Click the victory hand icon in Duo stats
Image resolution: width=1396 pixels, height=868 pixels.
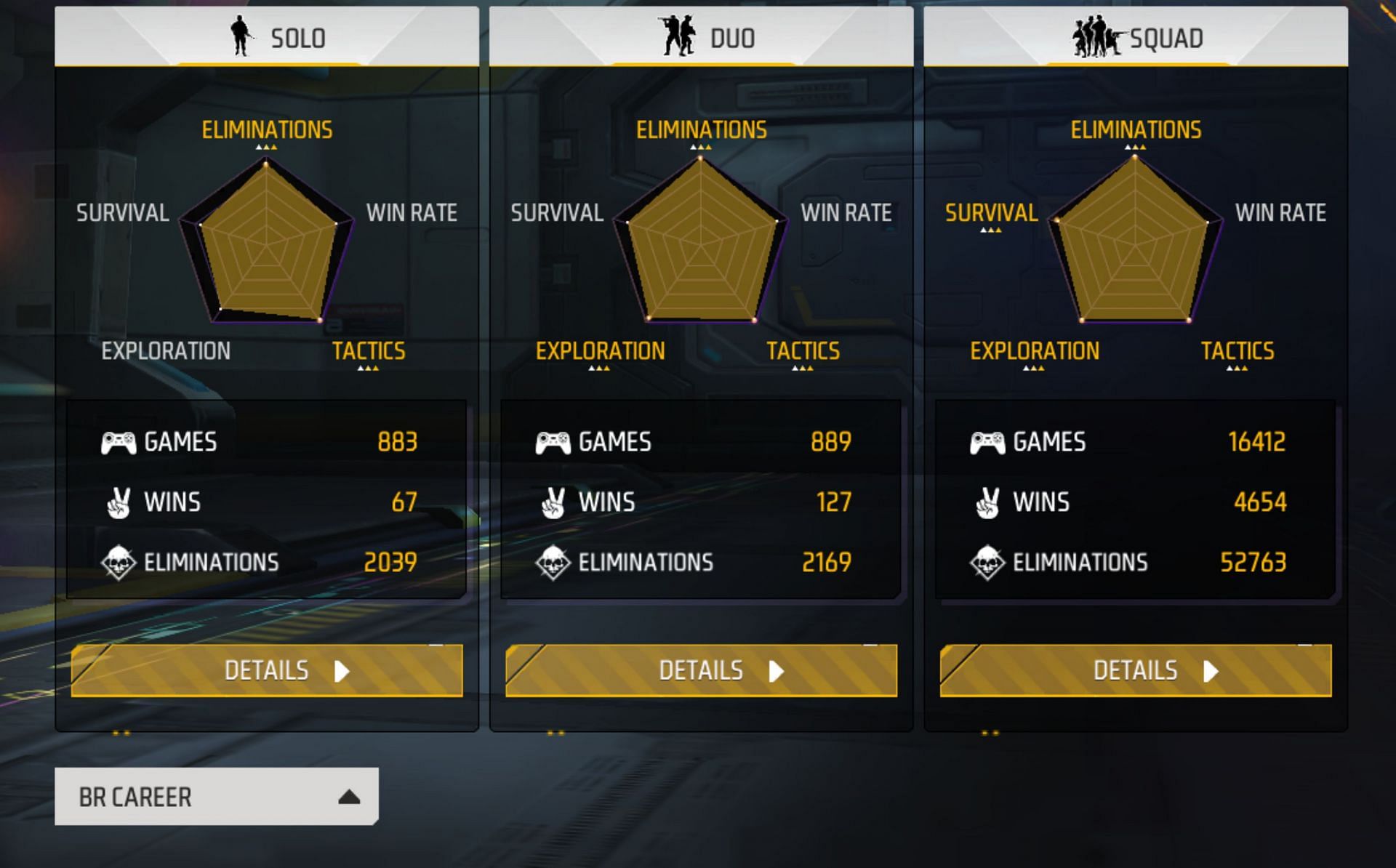(x=555, y=500)
